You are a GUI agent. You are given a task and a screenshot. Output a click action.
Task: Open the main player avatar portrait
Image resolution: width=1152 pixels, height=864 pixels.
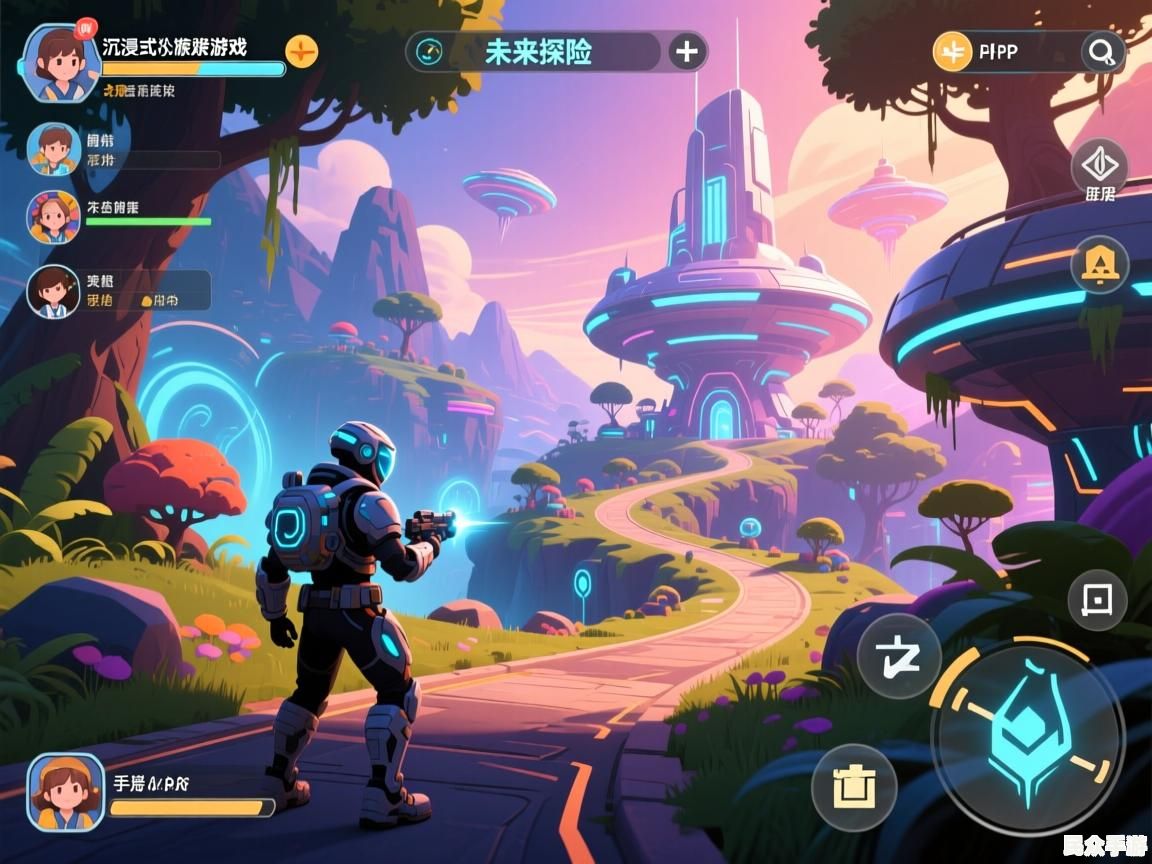point(60,62)
